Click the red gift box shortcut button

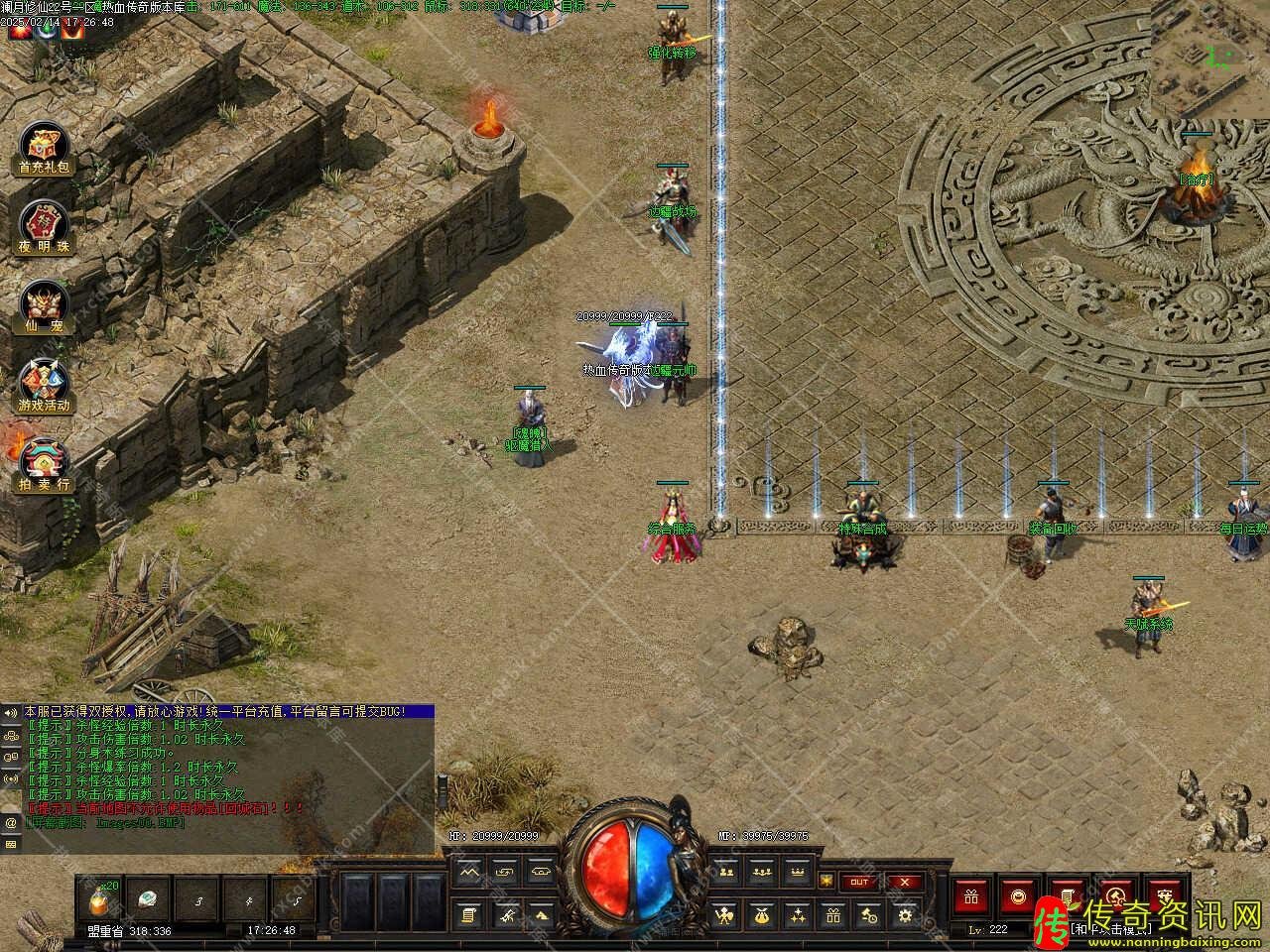(x=969, y=896)
